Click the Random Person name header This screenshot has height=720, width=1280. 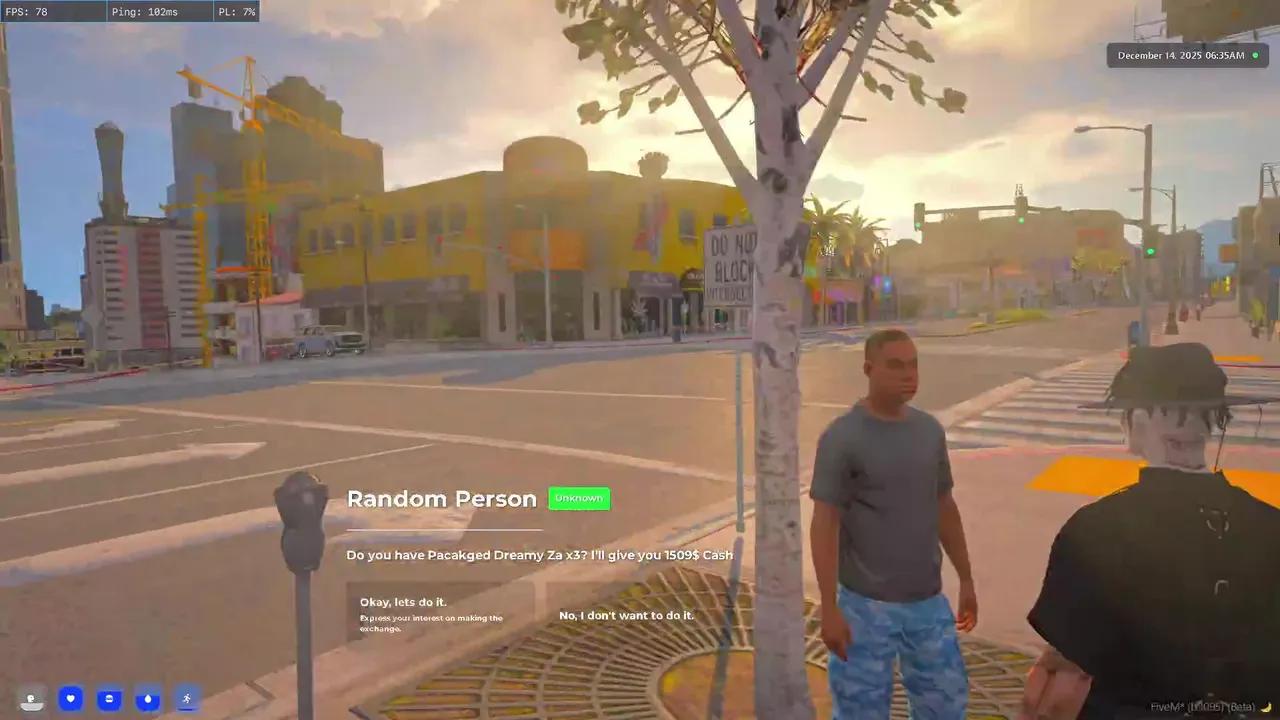click(442, 498)
